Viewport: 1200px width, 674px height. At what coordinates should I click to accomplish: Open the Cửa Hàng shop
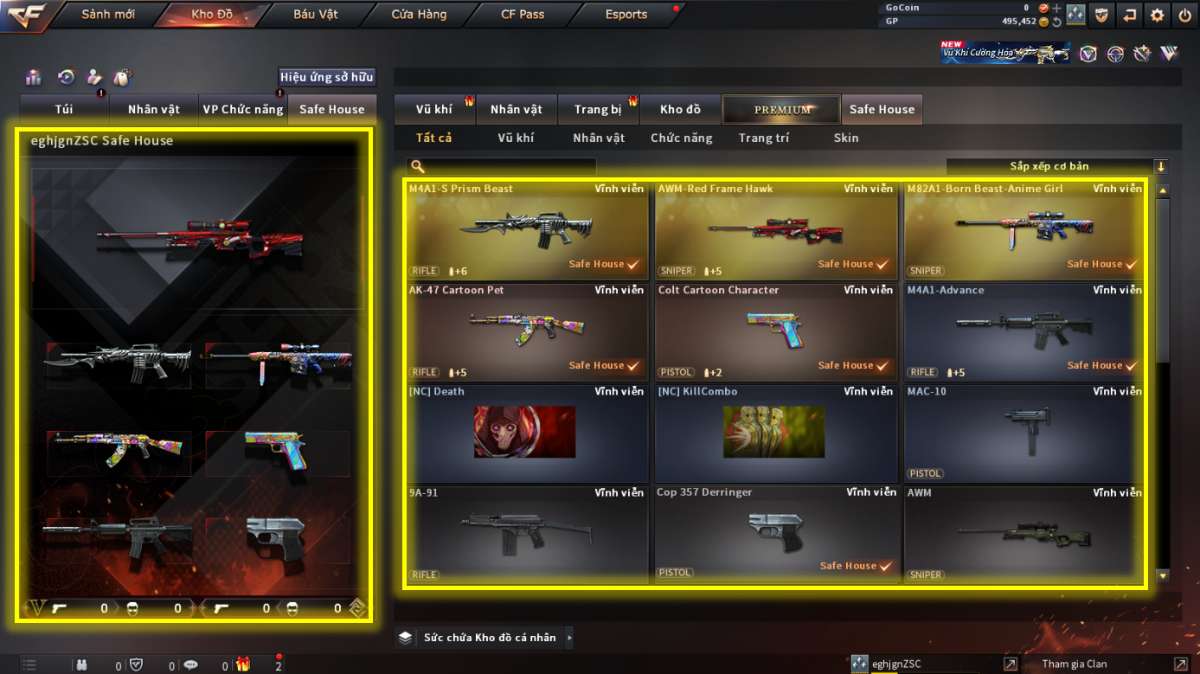coord(419,15)
